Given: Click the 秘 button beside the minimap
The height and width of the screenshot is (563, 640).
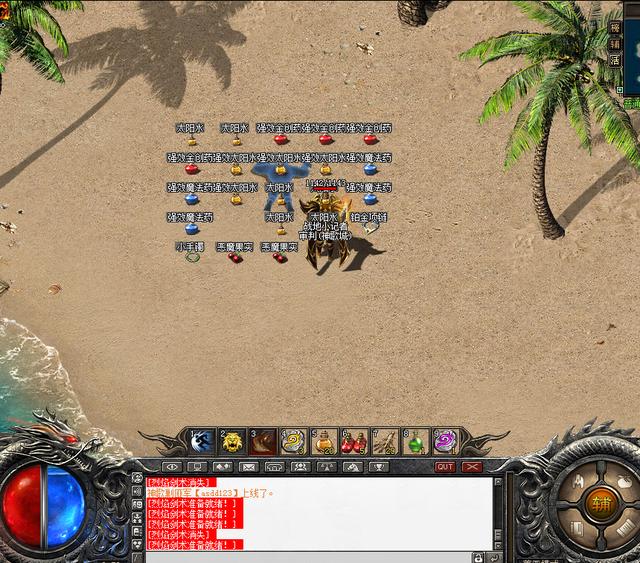Looking at the screenshot, I should [615, 29].
